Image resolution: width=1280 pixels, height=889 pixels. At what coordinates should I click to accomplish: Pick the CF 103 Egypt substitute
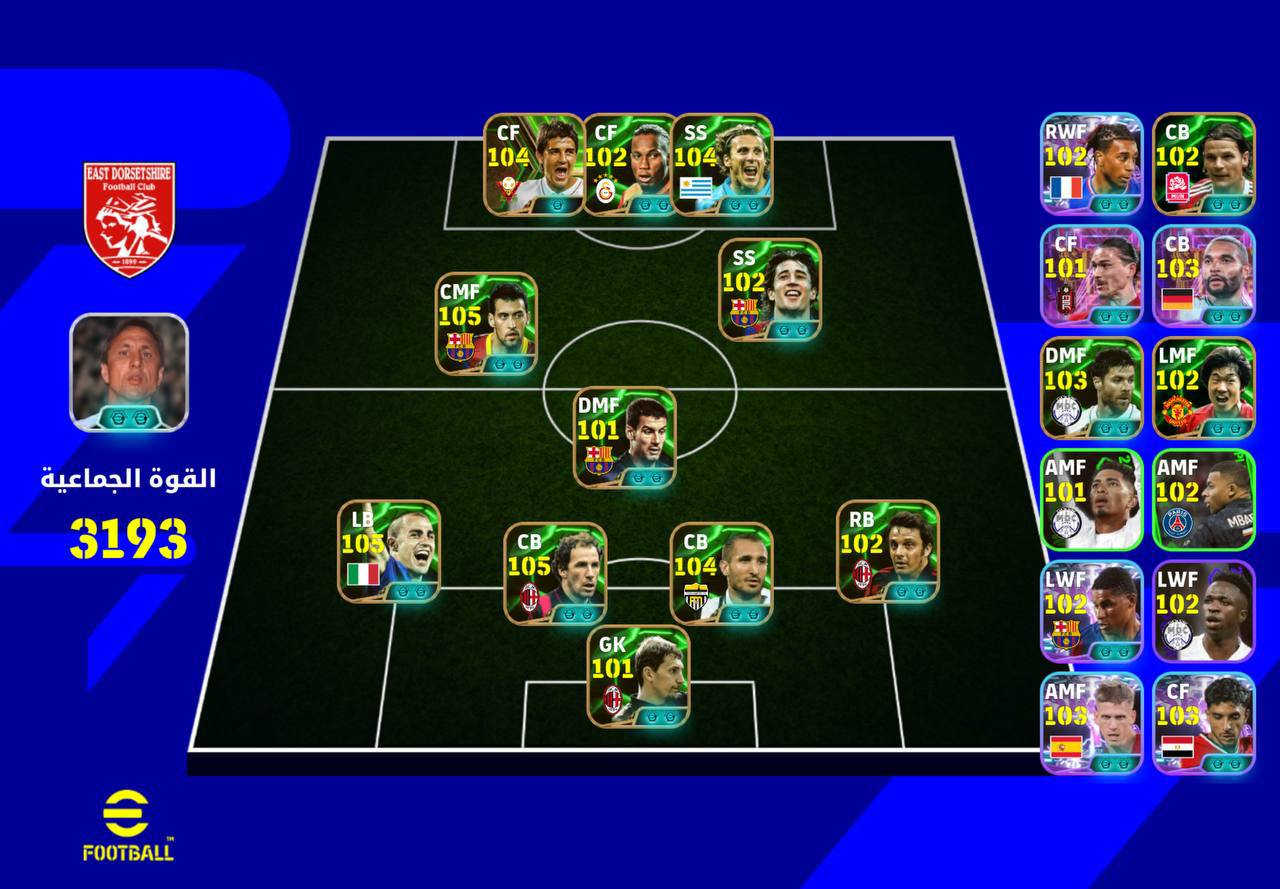[x=1204, y=724]
